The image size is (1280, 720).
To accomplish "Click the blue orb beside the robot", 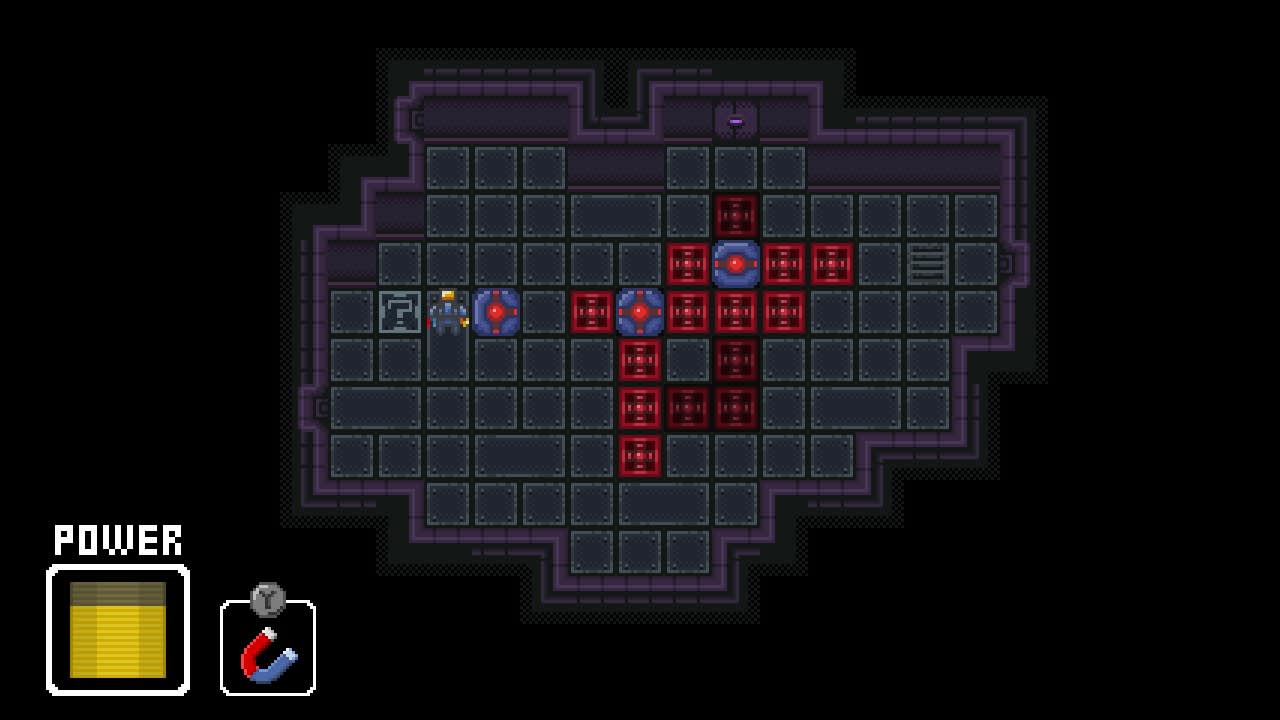I will [495, 311].
